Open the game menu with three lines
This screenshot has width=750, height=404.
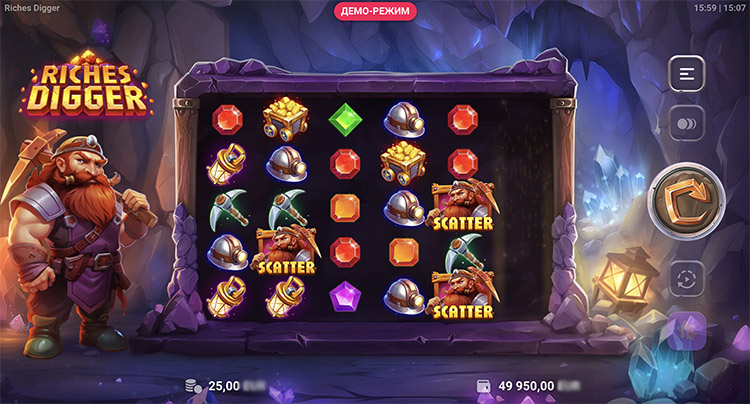[687, 73]
